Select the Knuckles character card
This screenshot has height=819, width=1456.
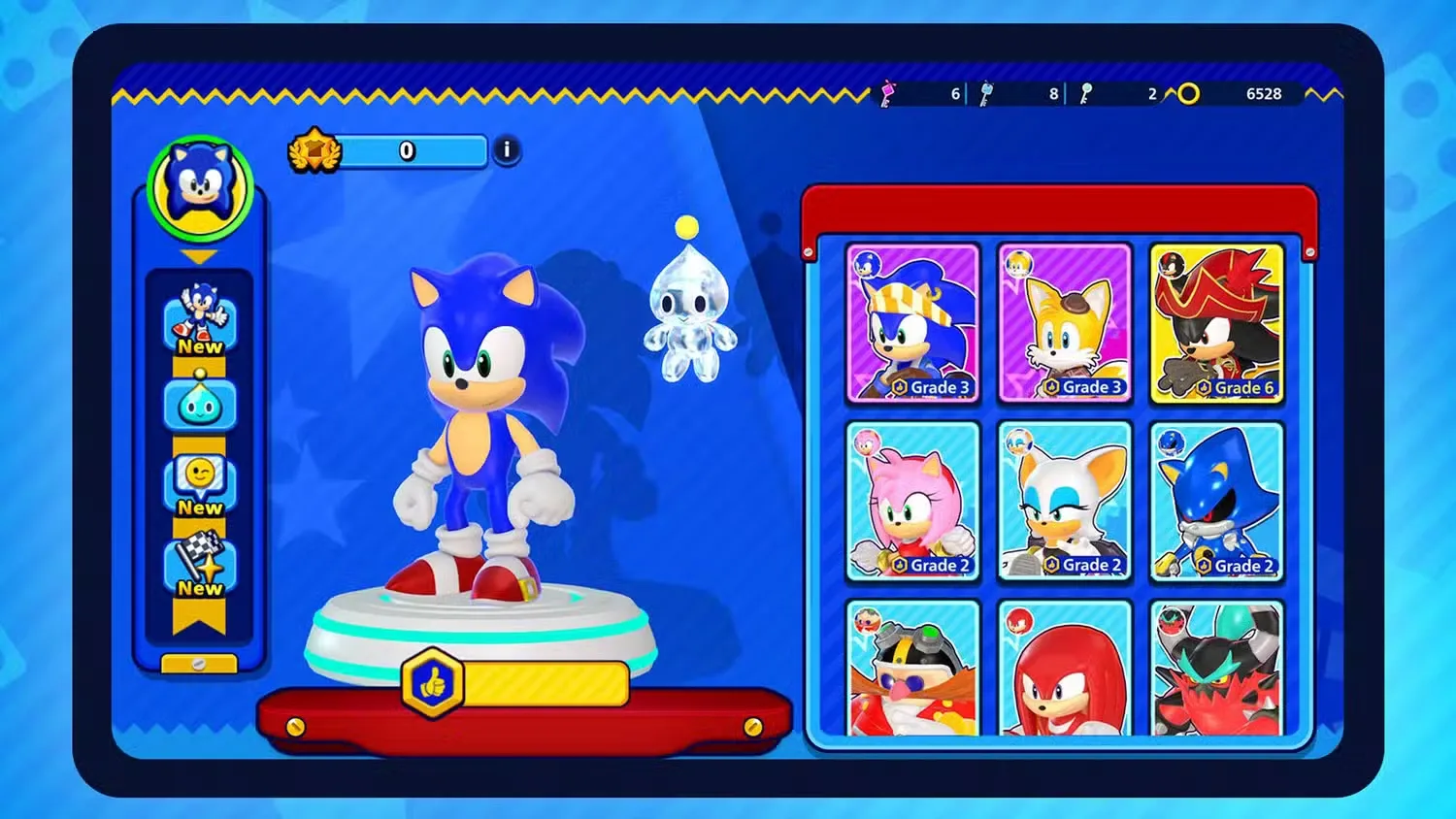[x=1065, y=670]
